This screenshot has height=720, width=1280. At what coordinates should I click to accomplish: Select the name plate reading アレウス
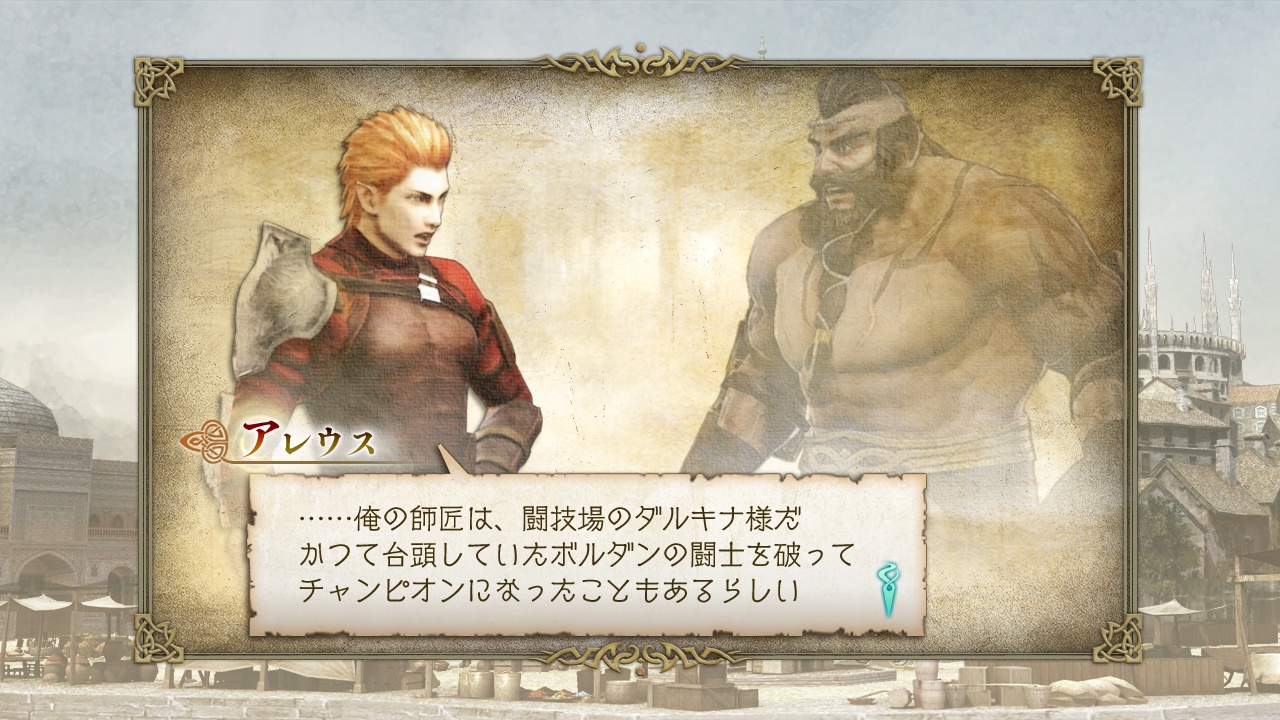tap(307, 438)
